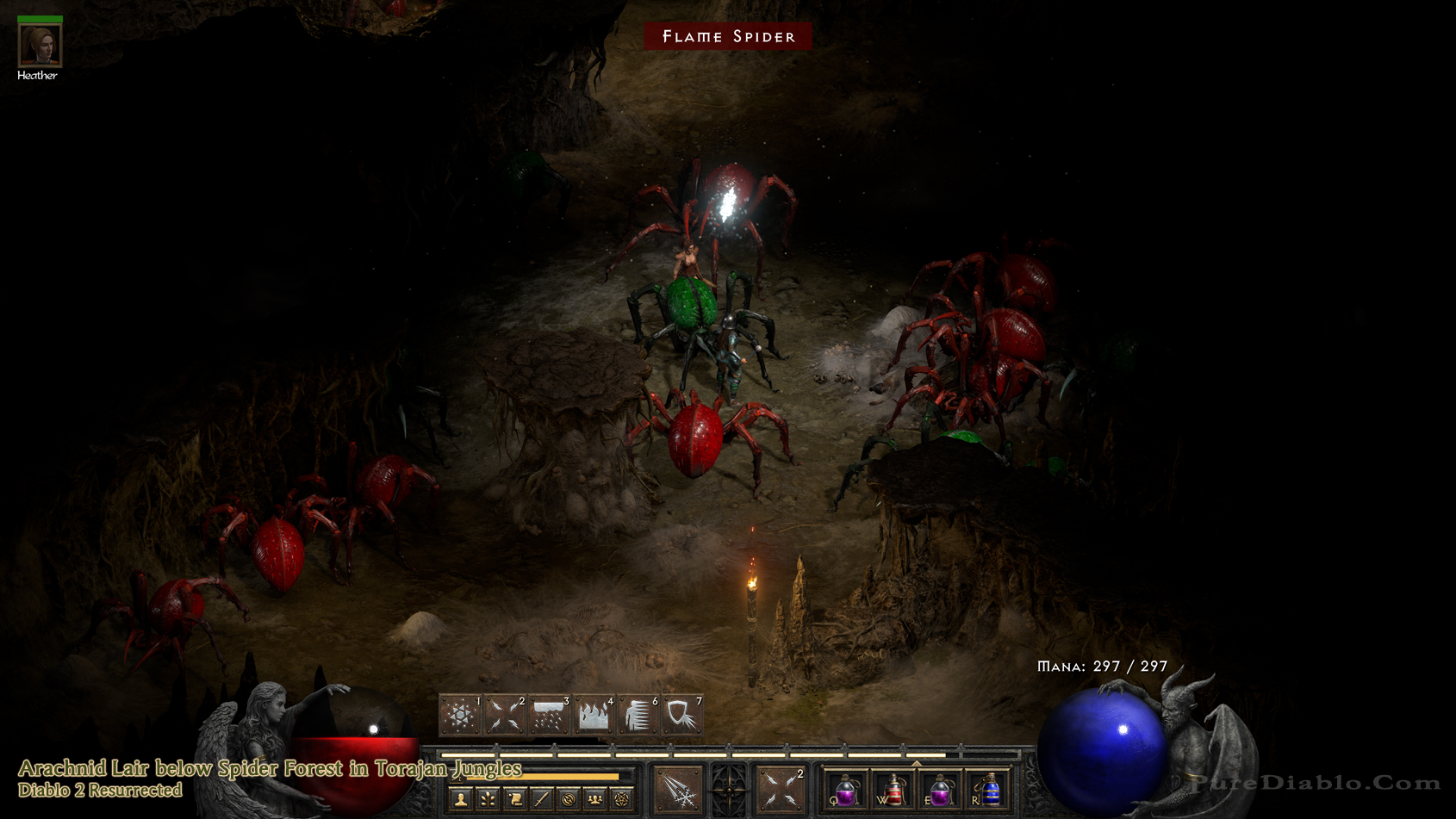Open the left-click ice spike skill selector
This screenshot has height=819, width=1456.
(678, 789)
